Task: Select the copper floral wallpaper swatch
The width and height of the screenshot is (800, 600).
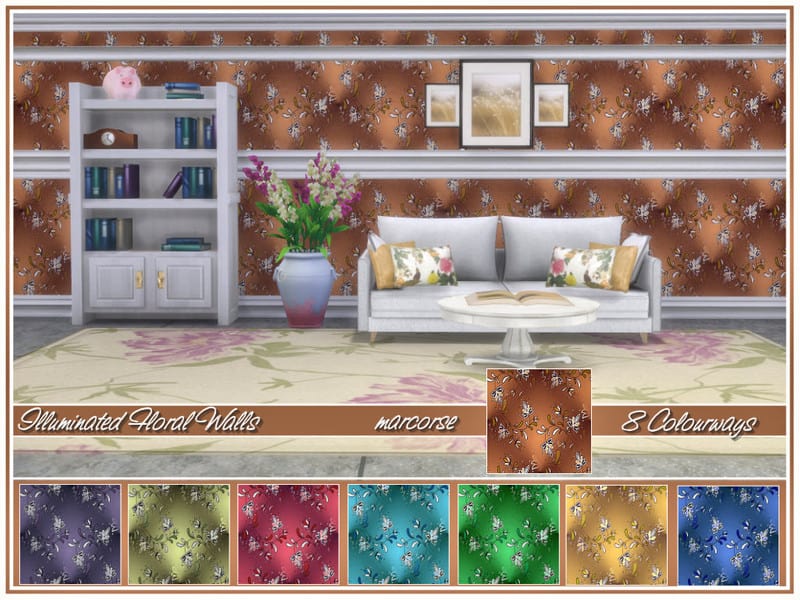Action: point(538,421)
